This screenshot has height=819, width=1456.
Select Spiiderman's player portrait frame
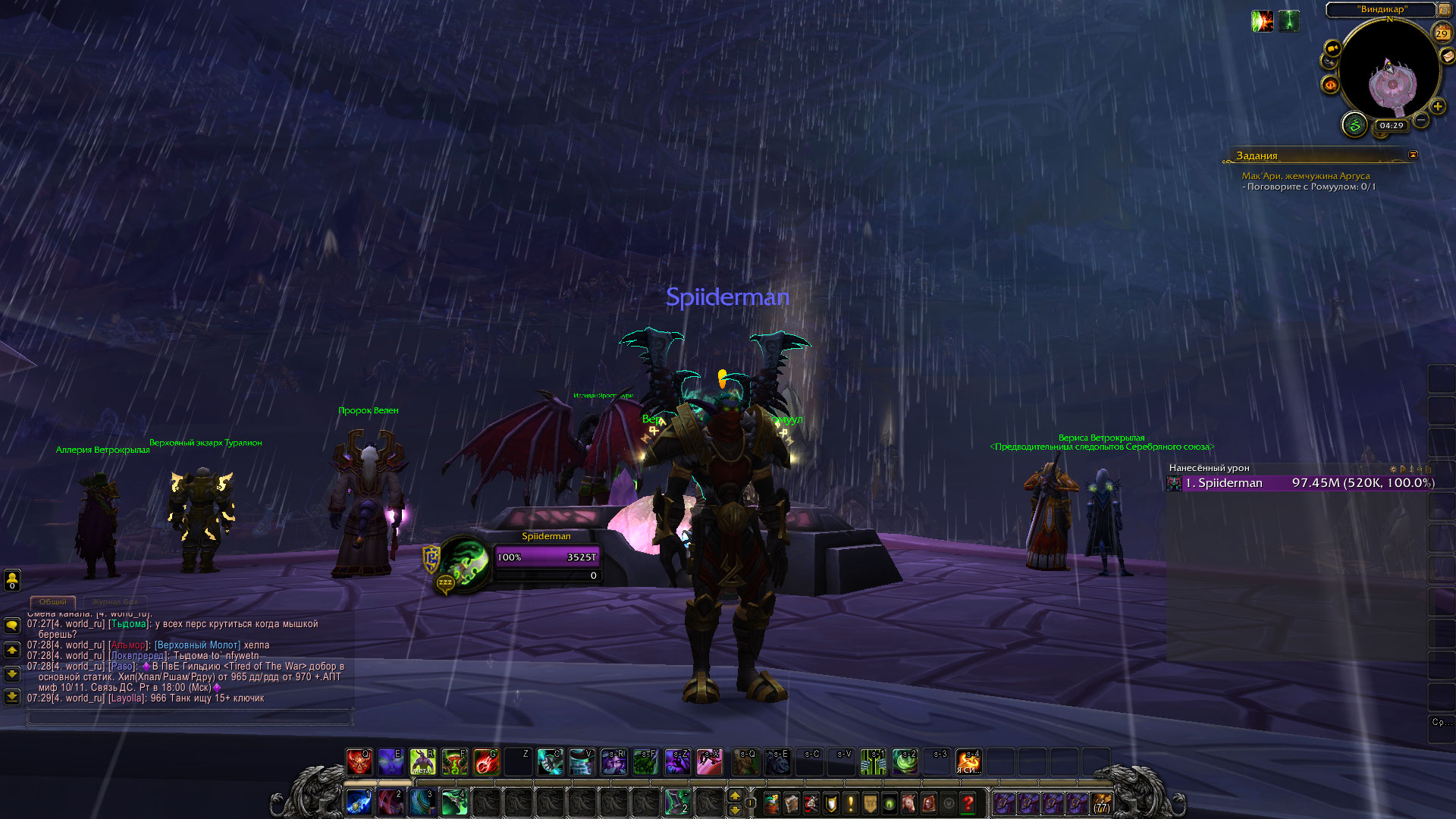(x=464, y=563)
